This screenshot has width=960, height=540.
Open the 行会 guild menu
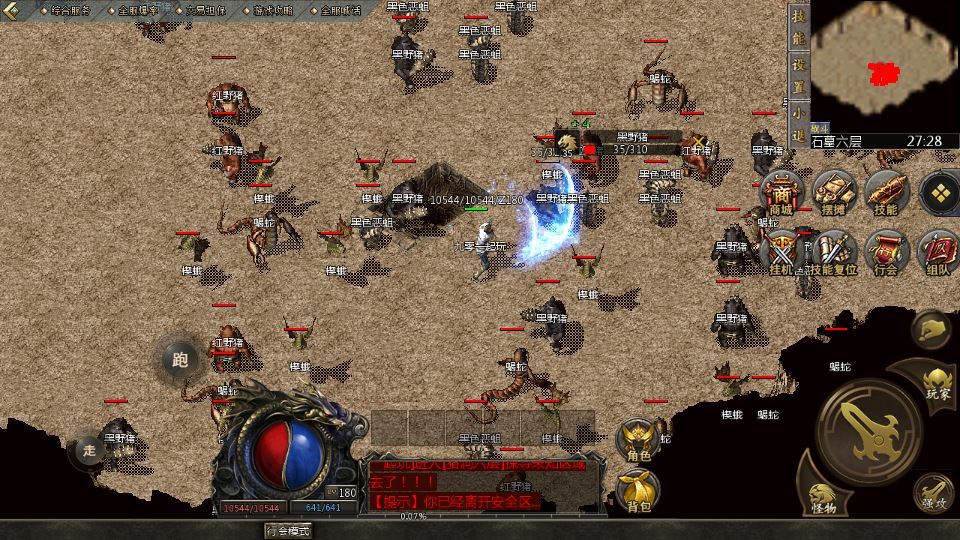[885, 252]
